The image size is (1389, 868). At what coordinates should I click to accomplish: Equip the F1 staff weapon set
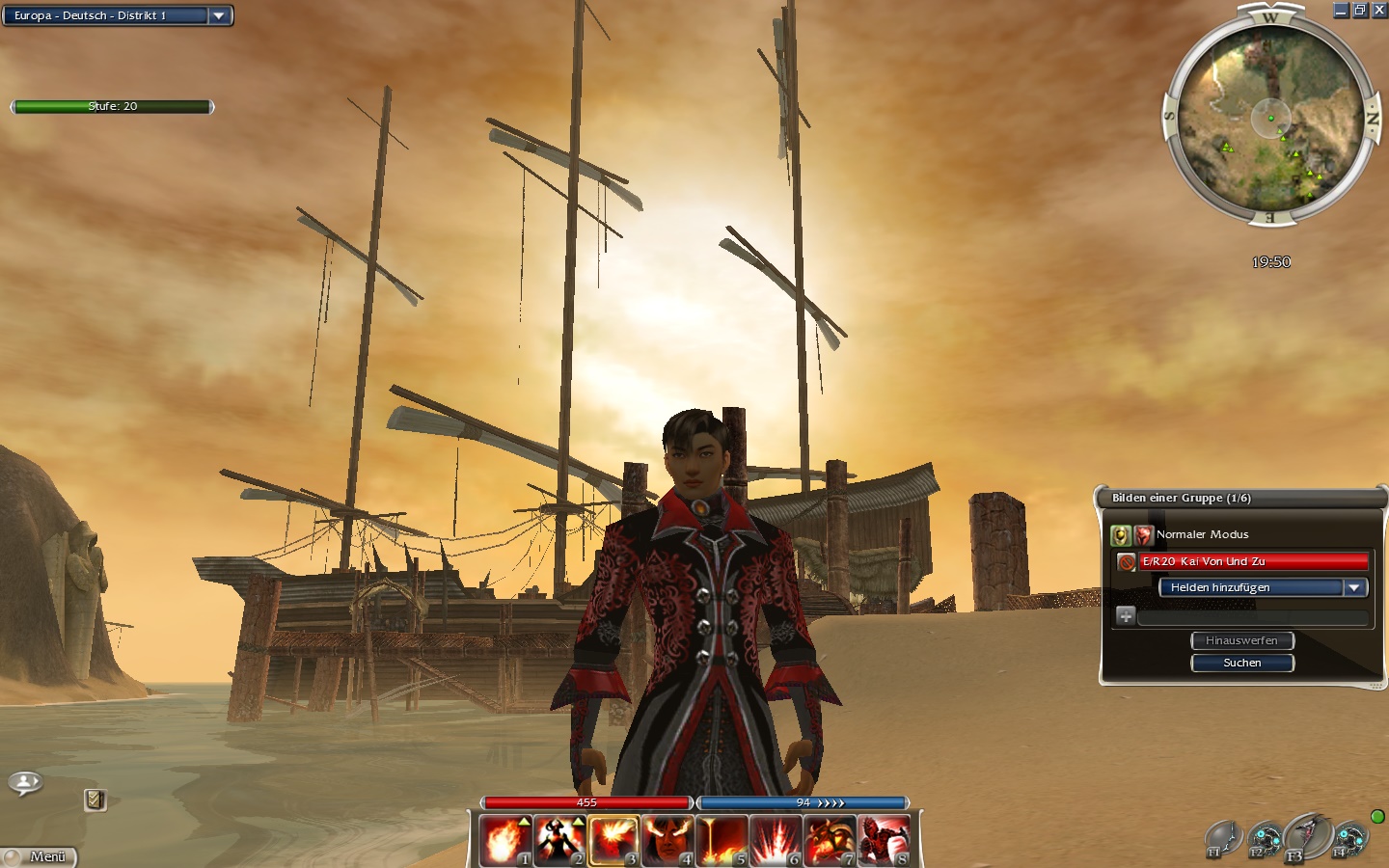pyautogui.click(x=1222, y=838)
